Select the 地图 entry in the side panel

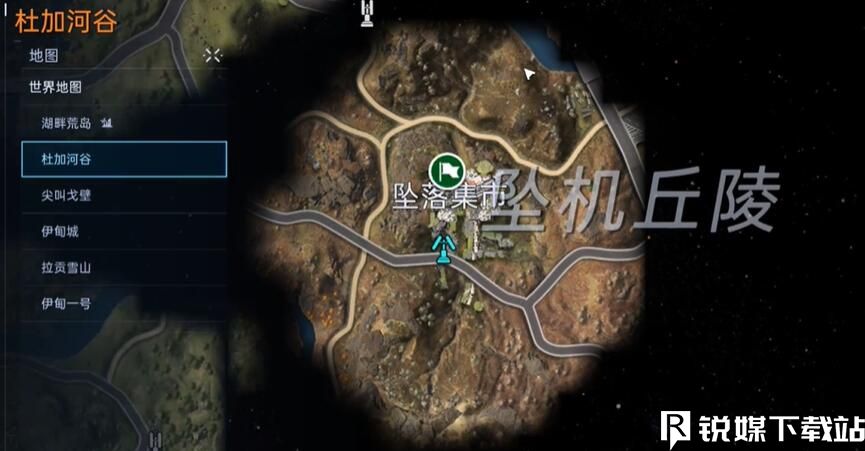45,56
